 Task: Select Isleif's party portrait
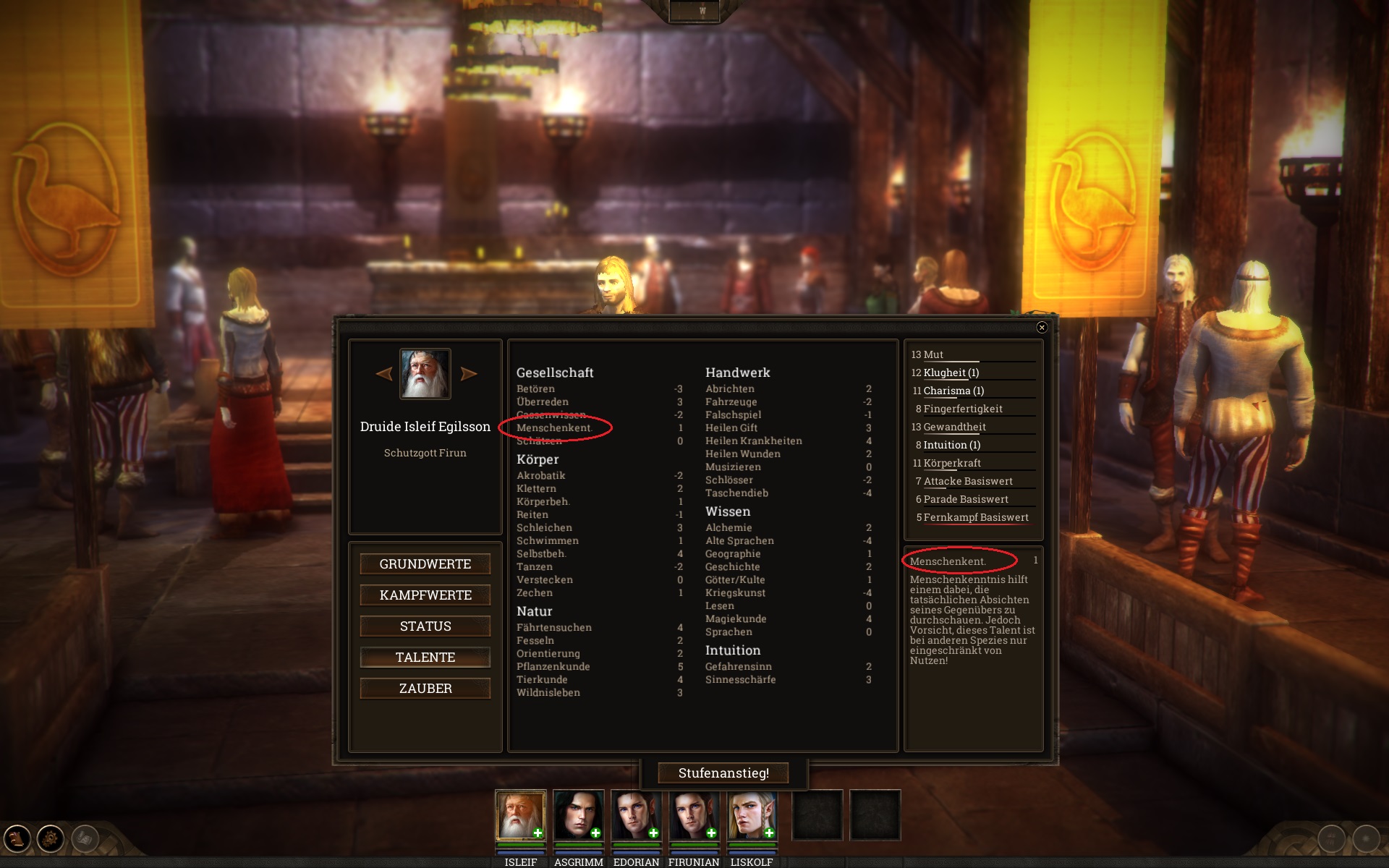click(x=520, y=815)
